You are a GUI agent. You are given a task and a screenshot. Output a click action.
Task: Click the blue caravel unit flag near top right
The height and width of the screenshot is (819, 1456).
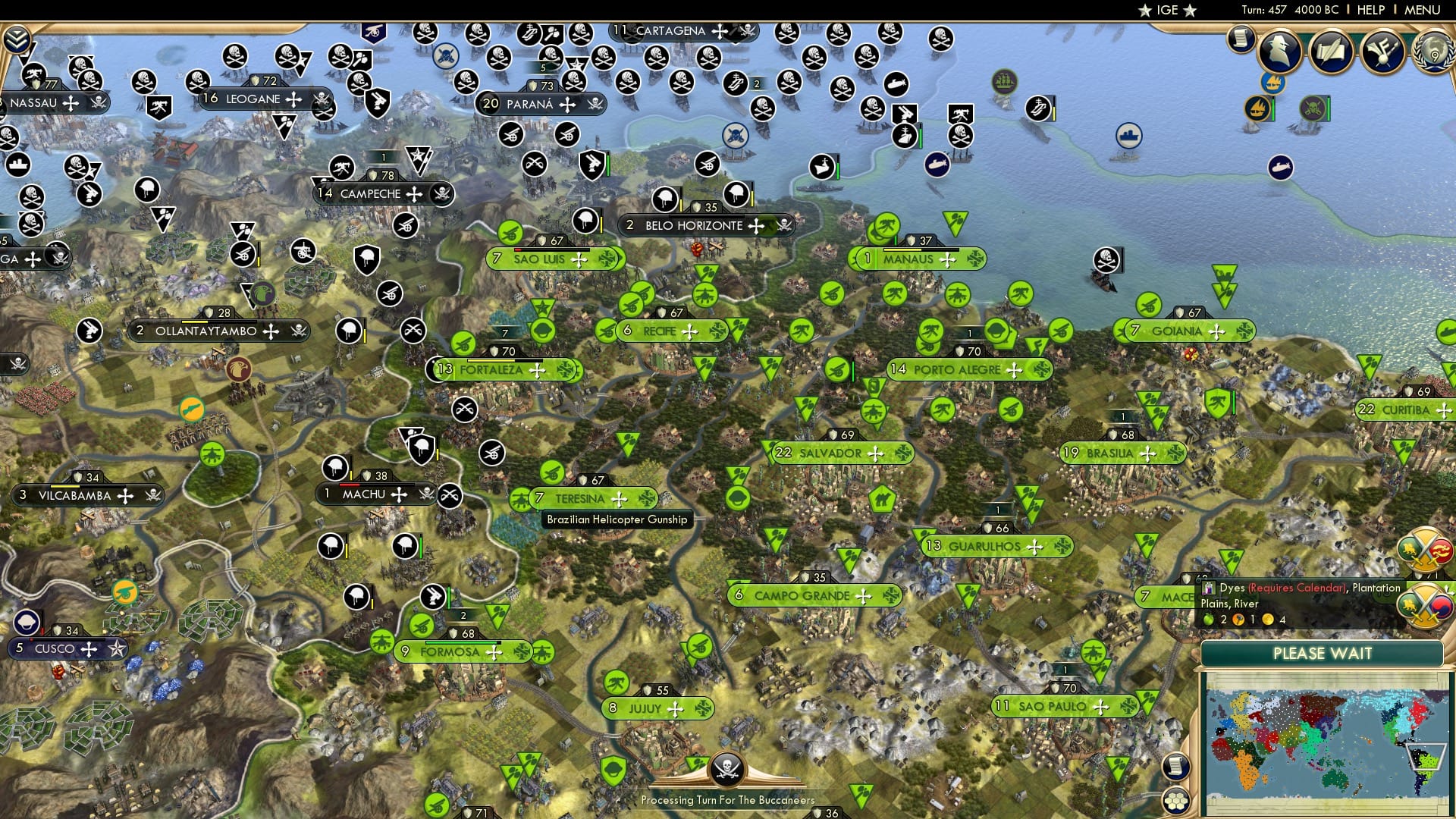(x=1272, y=82)
